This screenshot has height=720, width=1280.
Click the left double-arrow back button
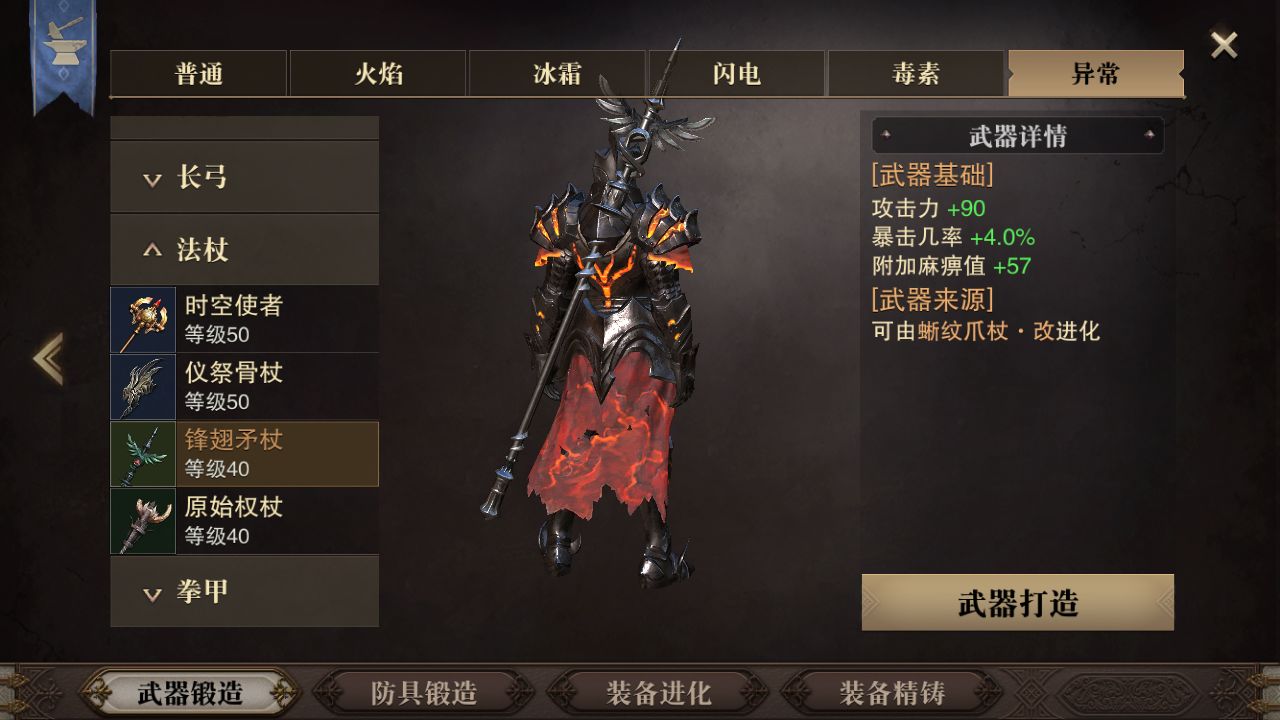(x=48, y=359)
